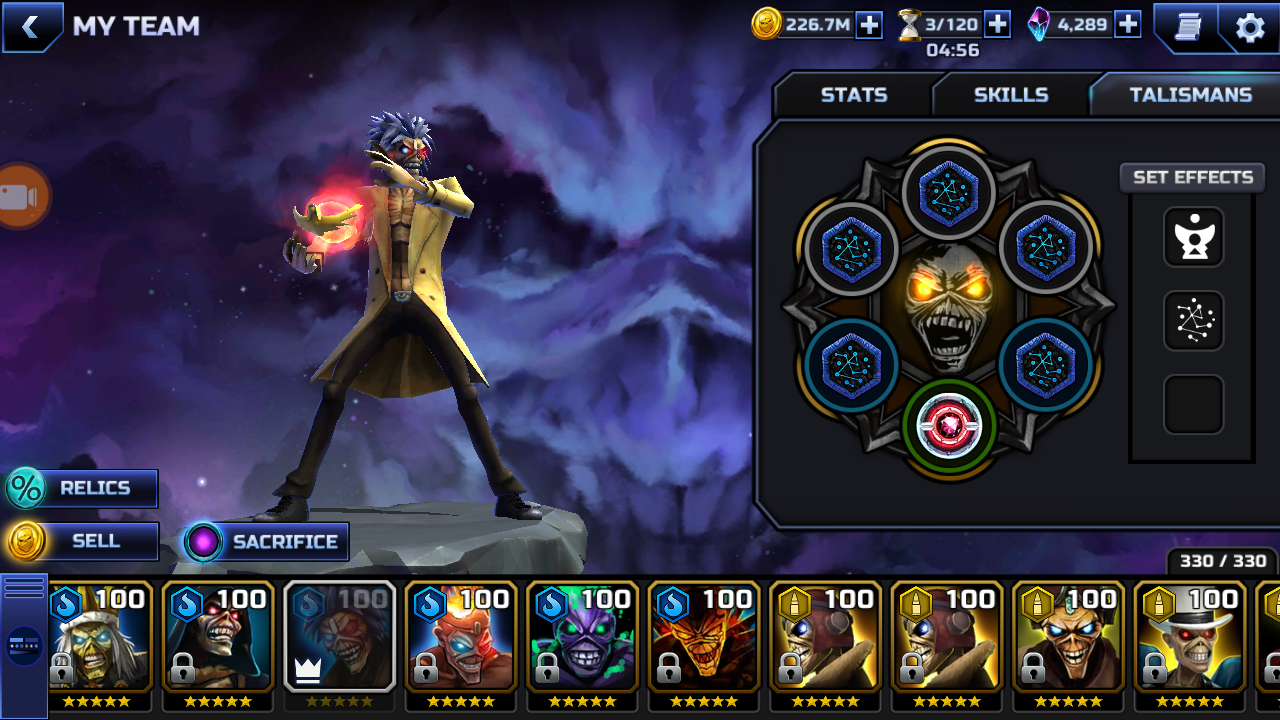
Task: Add more gold with the plus button
Action: click(869, 25)
